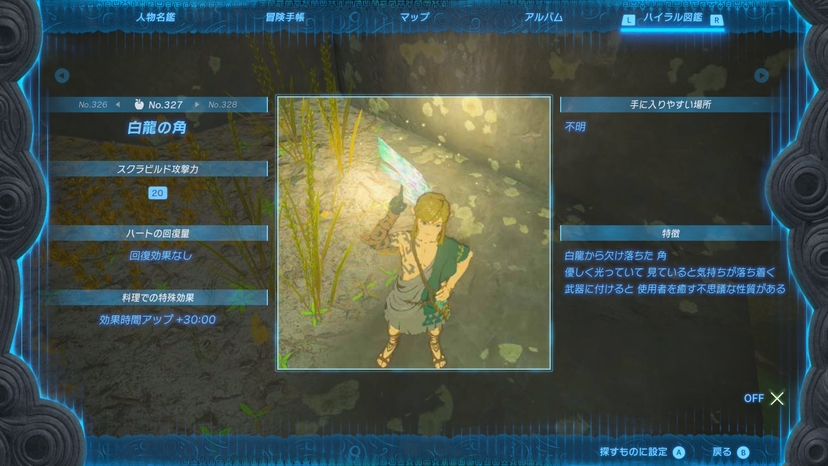Screen dimensions: 828x466
Task: Select 戻る to go back
Action: point(729,452)
